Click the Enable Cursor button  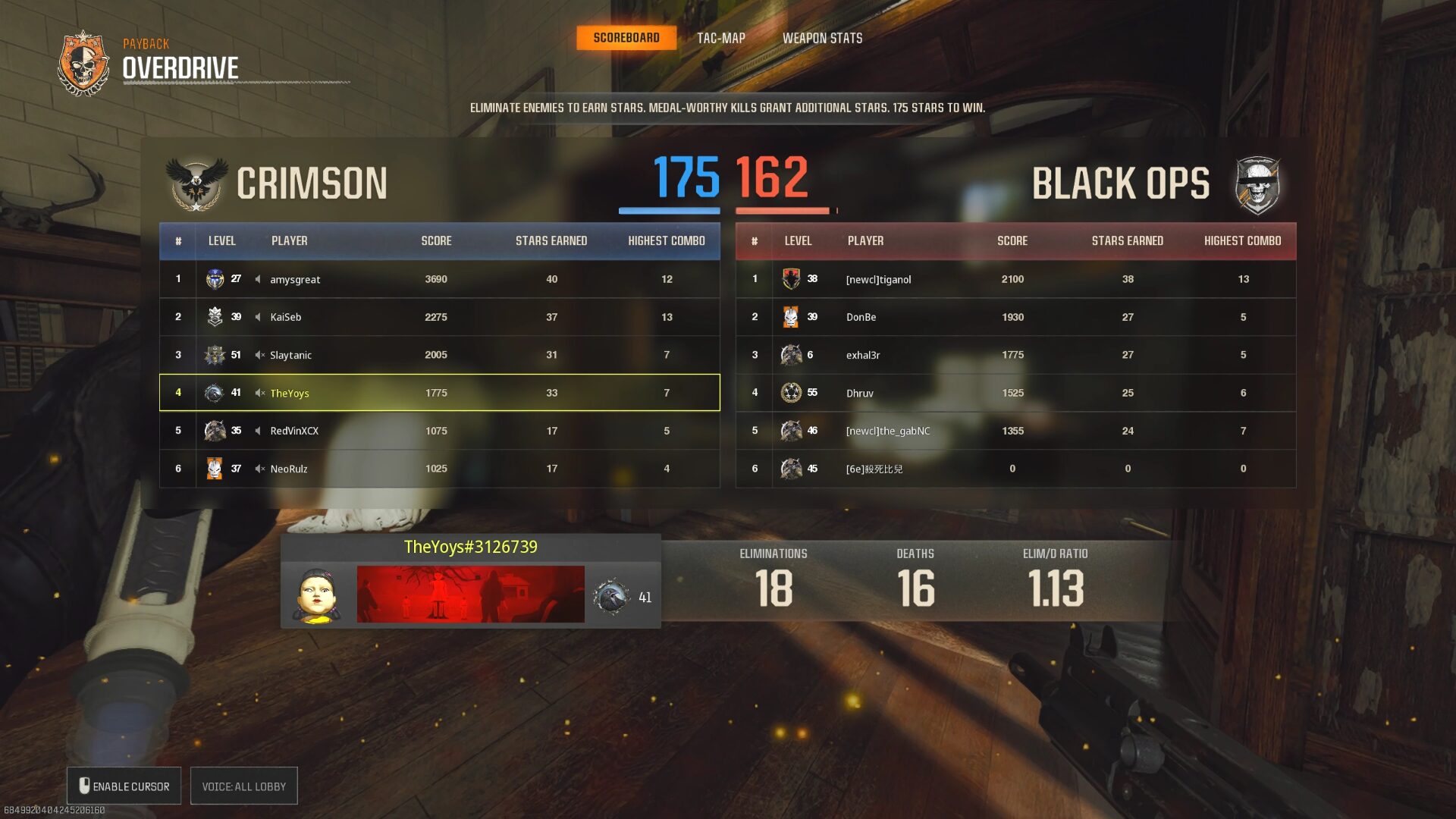click(x=124, y=786)
